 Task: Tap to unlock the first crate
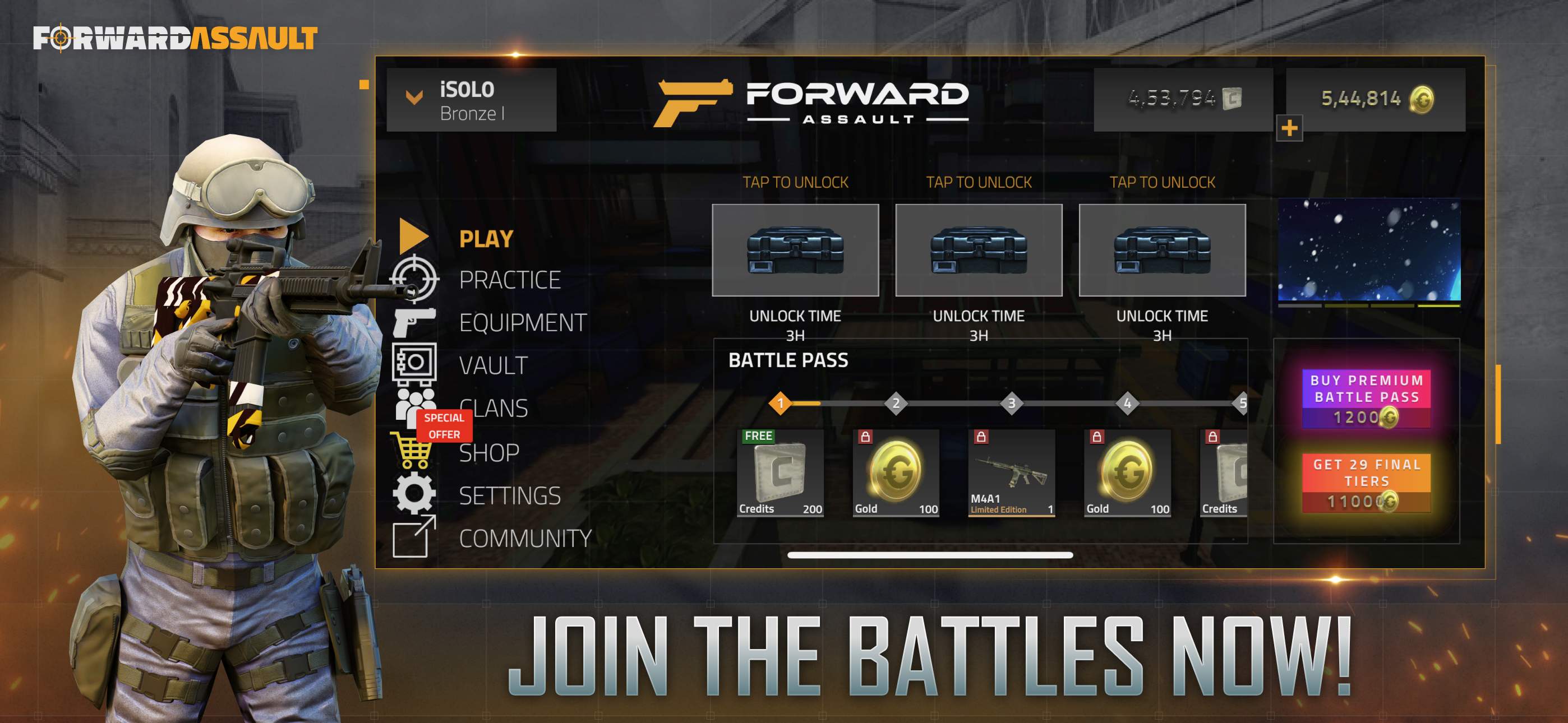tap(795, 249)
